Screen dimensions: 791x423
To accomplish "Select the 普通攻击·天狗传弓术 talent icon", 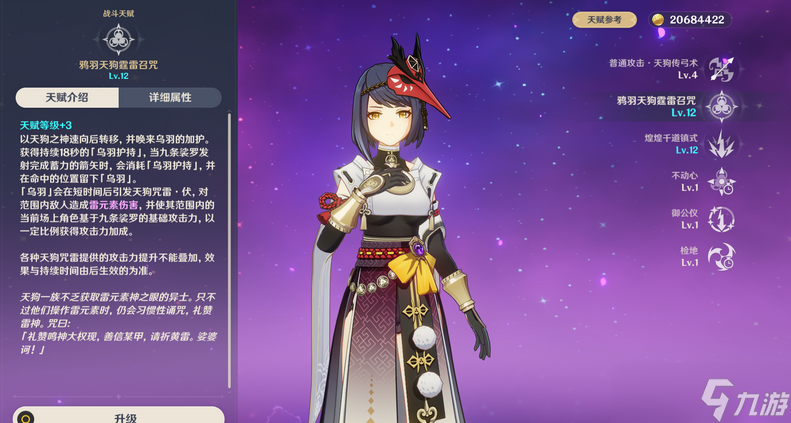I will [x=721, y=68].
